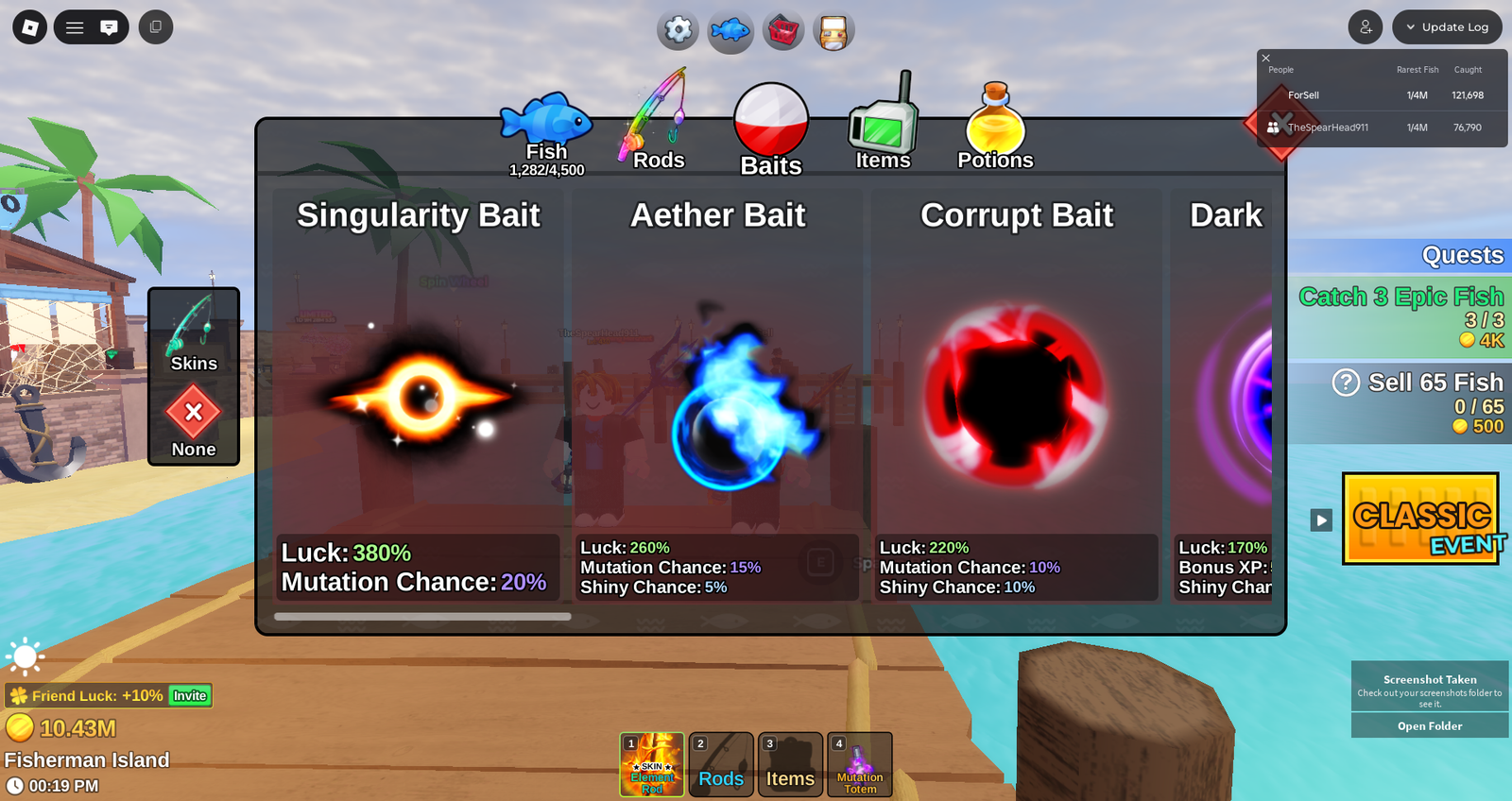
Task: Click the blue fish top icon
Action: pos(730,31)
